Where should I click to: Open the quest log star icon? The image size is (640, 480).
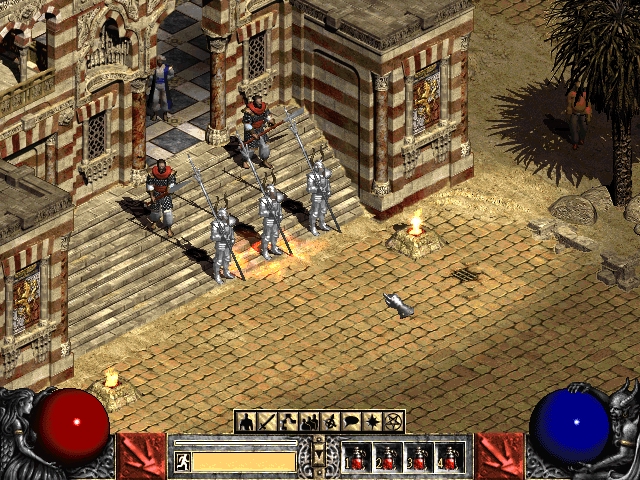(372, 421)
